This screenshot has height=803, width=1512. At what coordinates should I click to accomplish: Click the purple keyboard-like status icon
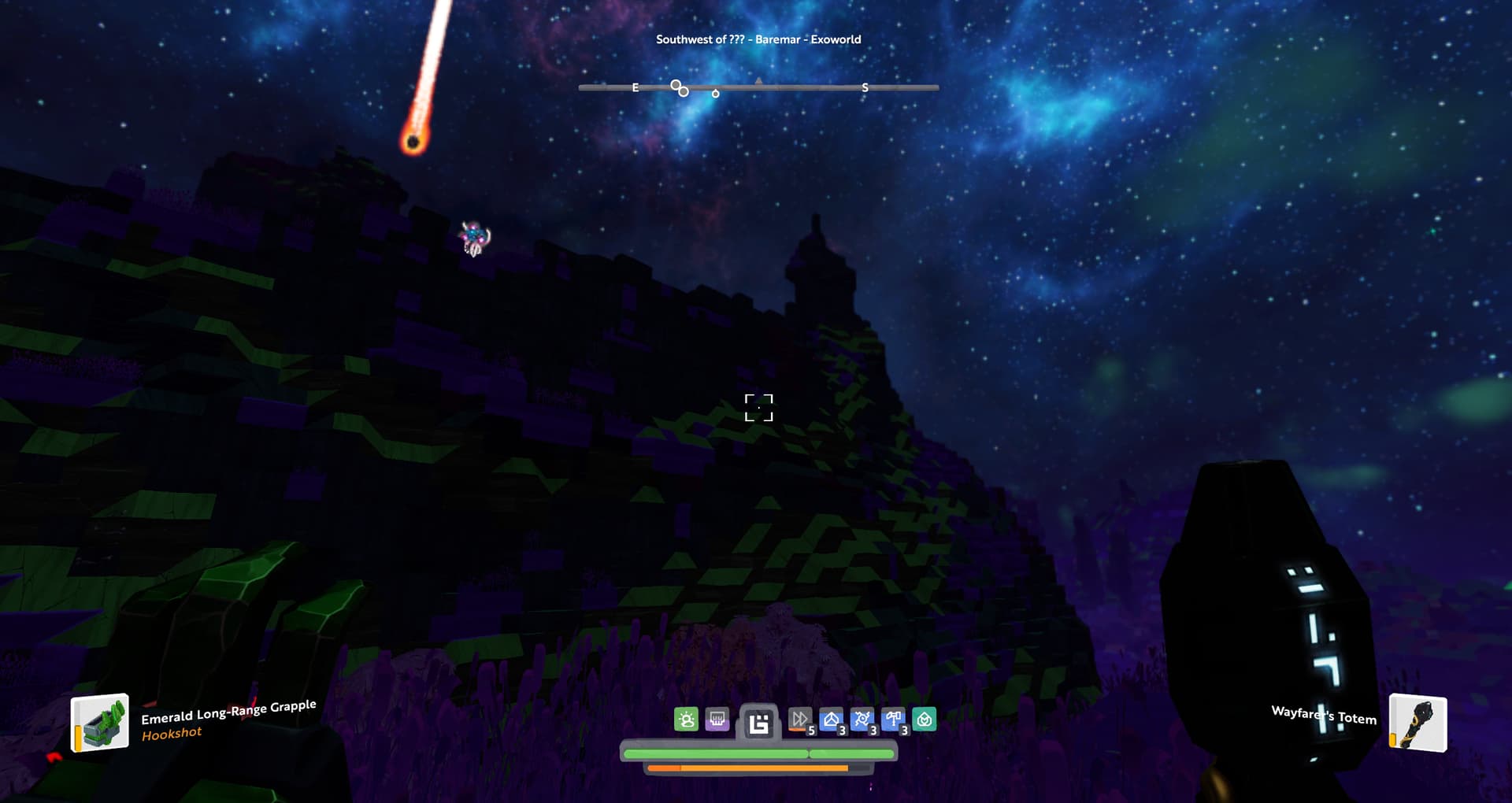click(x=717, y=719)
